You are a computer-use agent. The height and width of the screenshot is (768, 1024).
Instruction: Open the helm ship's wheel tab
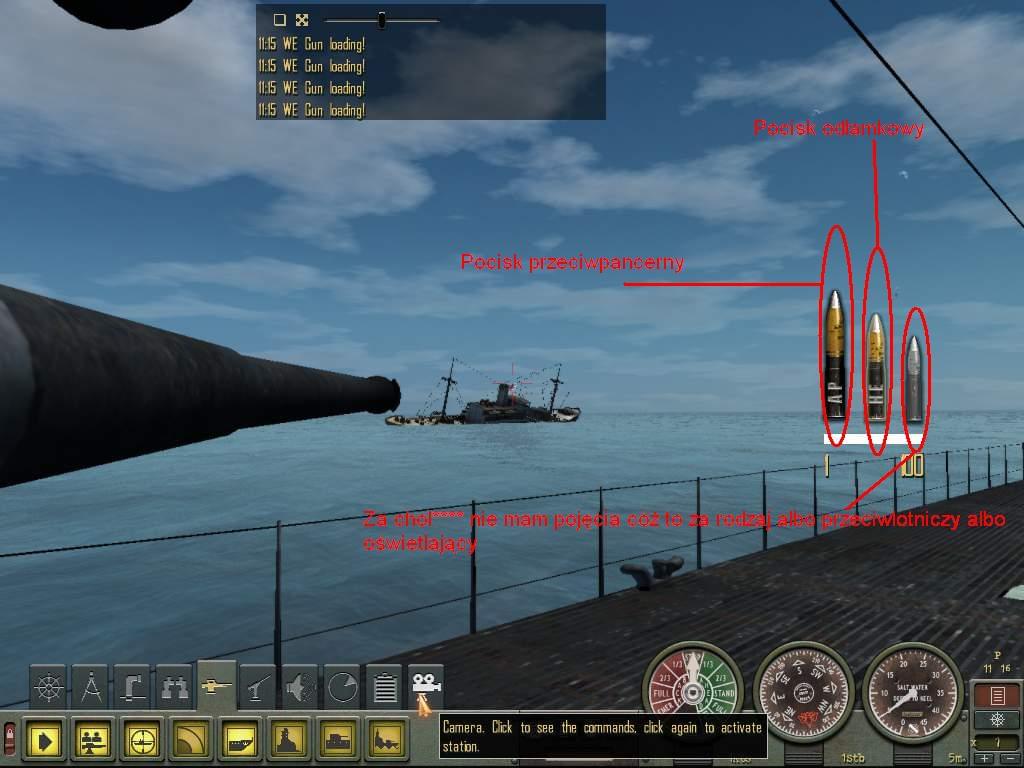tap(48, 687)
